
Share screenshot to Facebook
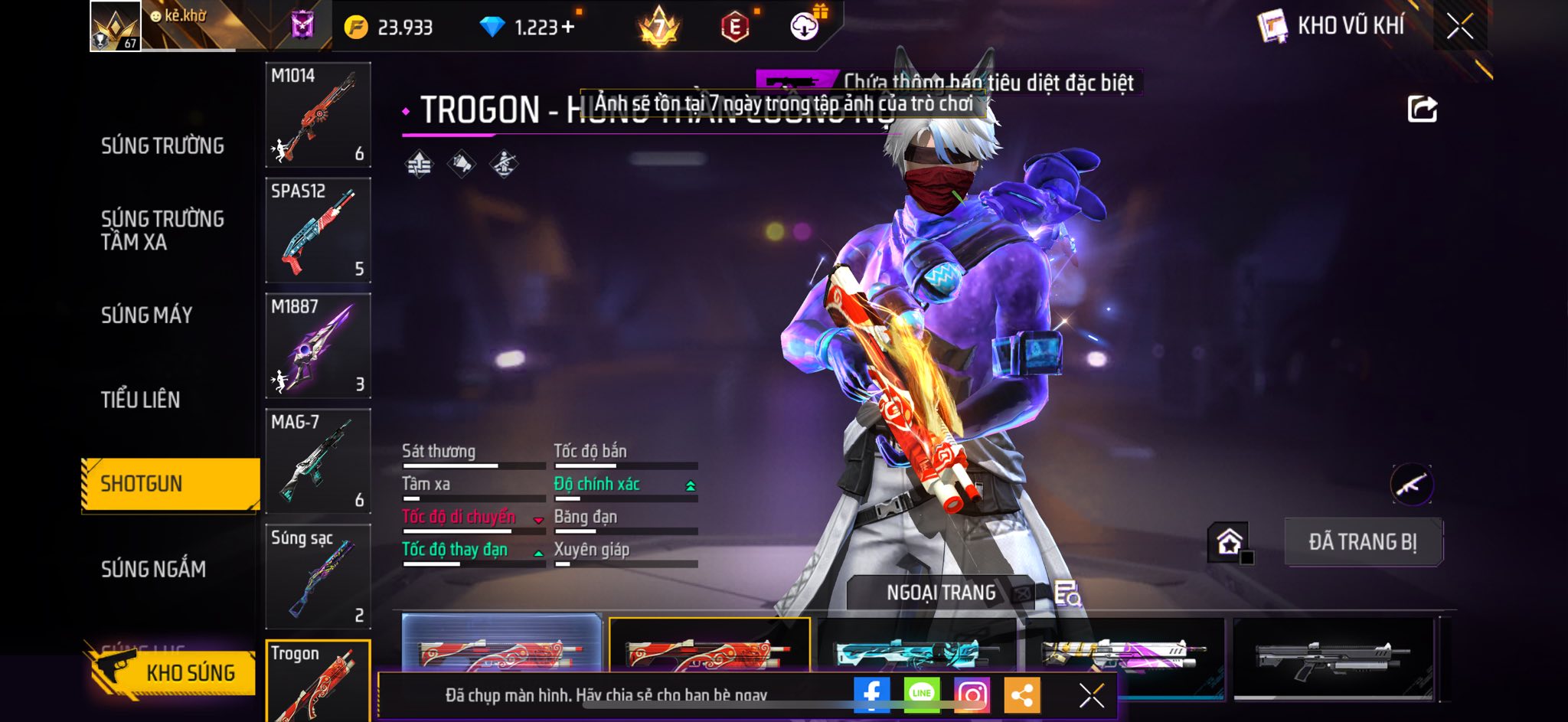871,695
